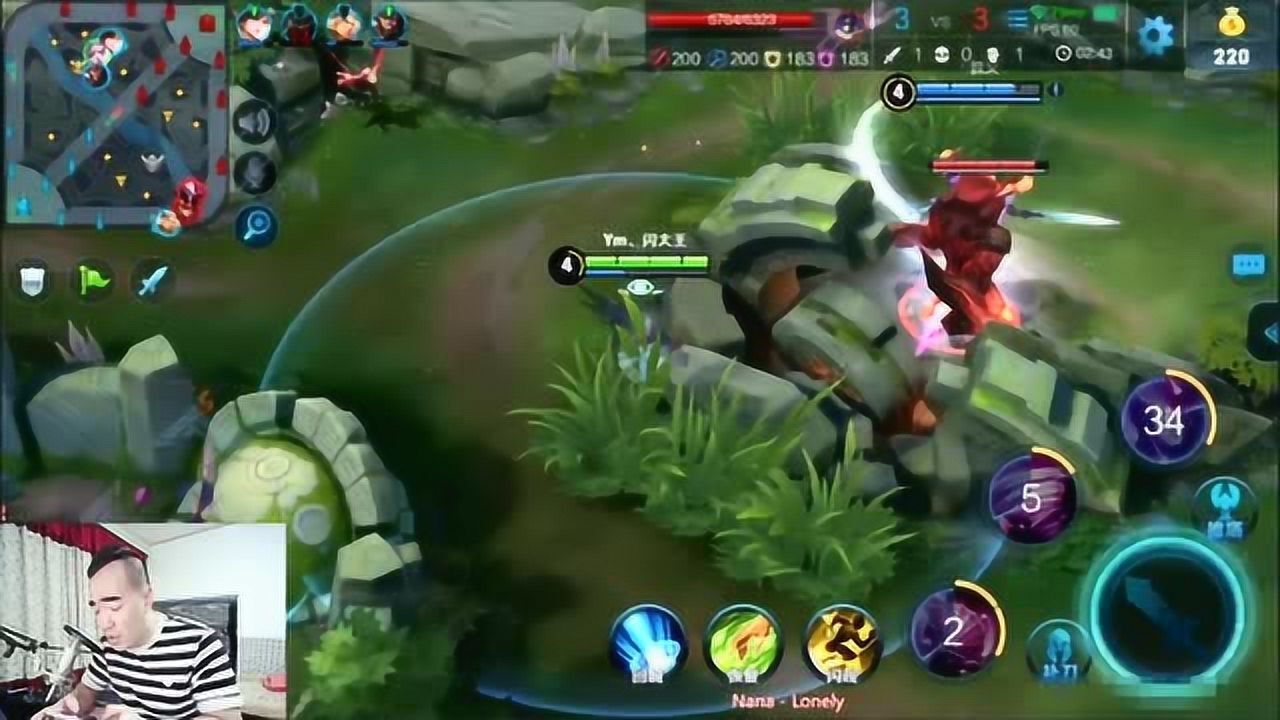Activate the blue recall spell
This screenshot has height=720, width=1280.
(x=648, y=641)
